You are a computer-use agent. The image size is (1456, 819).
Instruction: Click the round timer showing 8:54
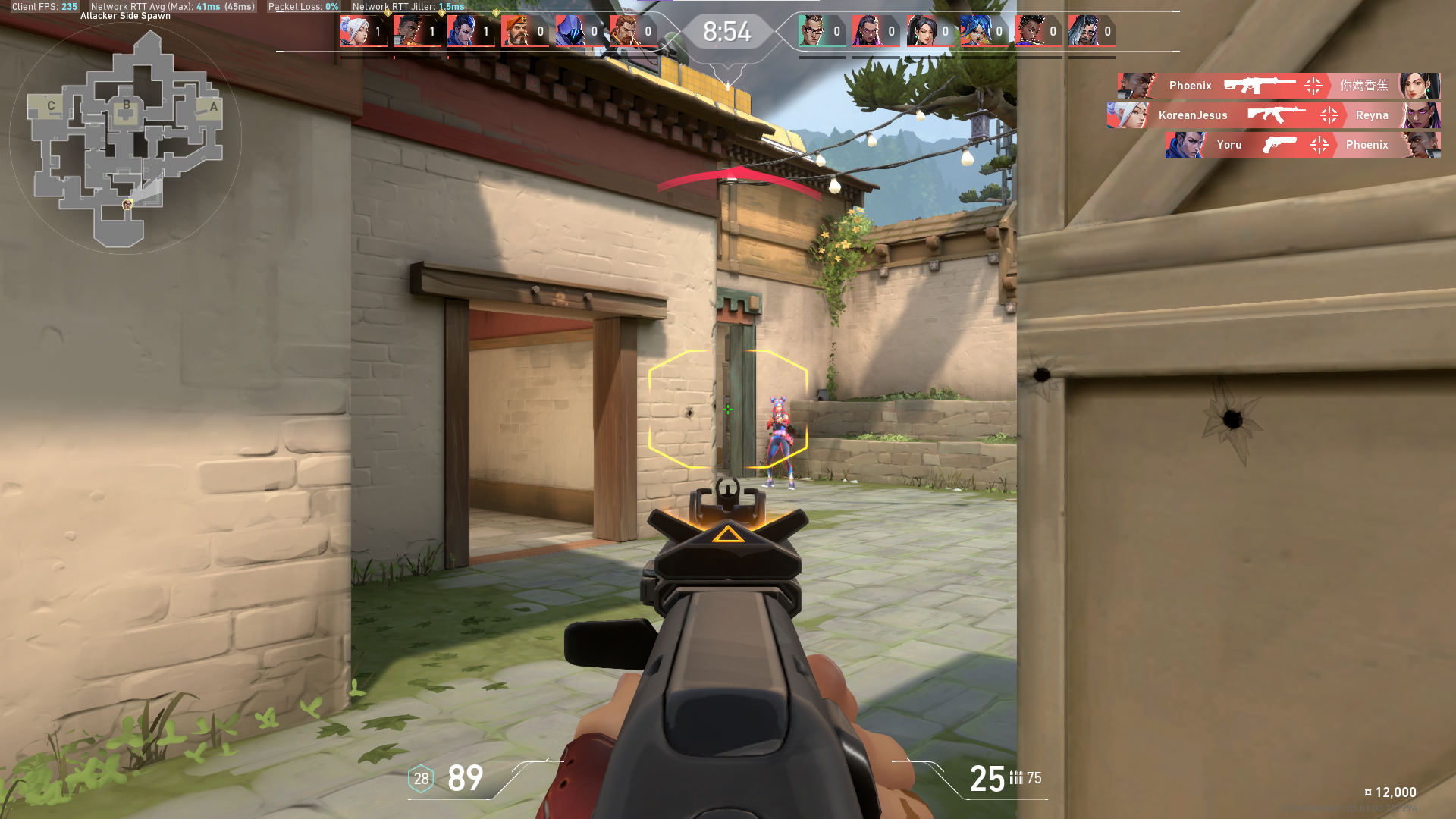click(x=726, y=32)
